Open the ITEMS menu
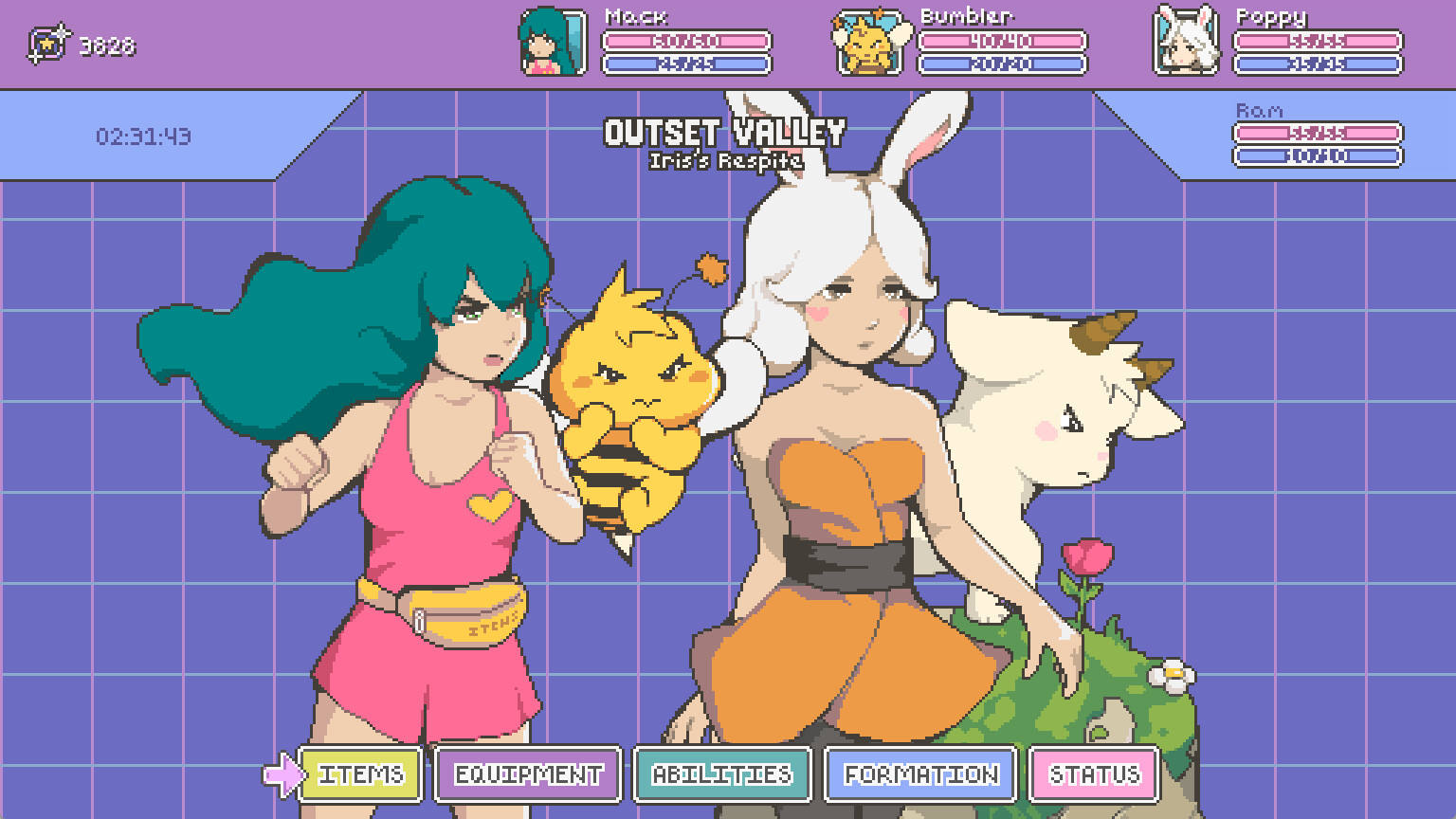This screenshot has height=819, width=1456. pyautogui.click(x=358, y=774)
